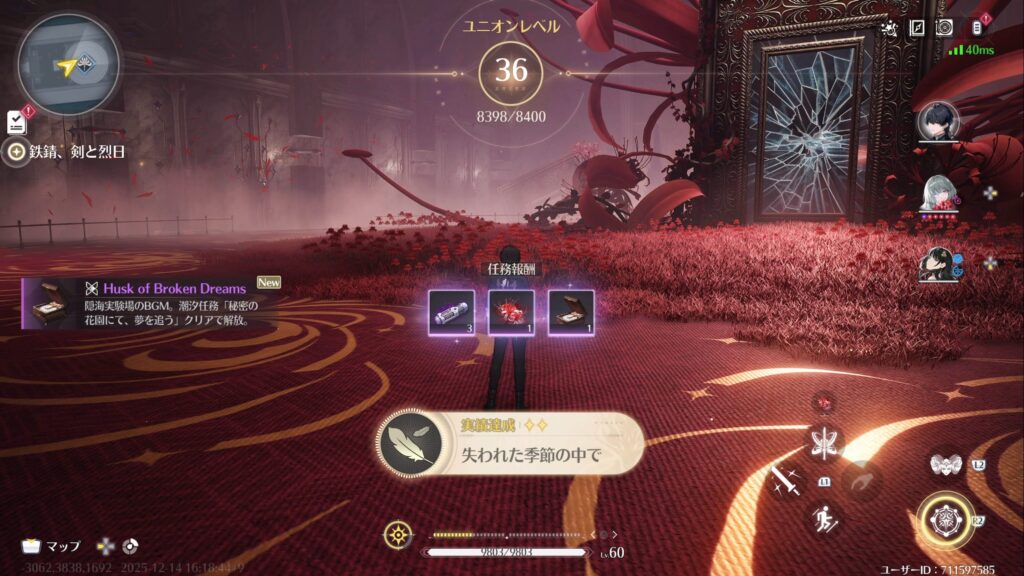
Task: Switch to the silver-haired party character
Action: coord(939,193)
